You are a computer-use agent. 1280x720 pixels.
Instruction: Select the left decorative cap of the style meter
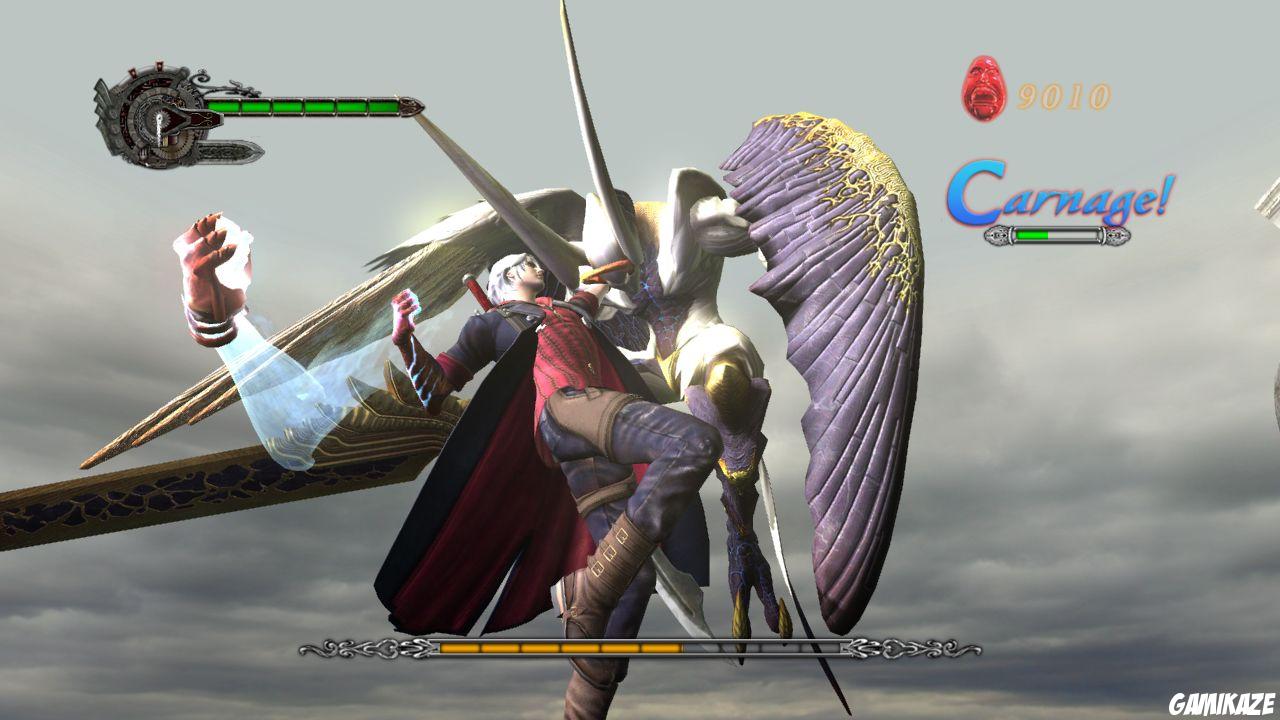[998, 237]
